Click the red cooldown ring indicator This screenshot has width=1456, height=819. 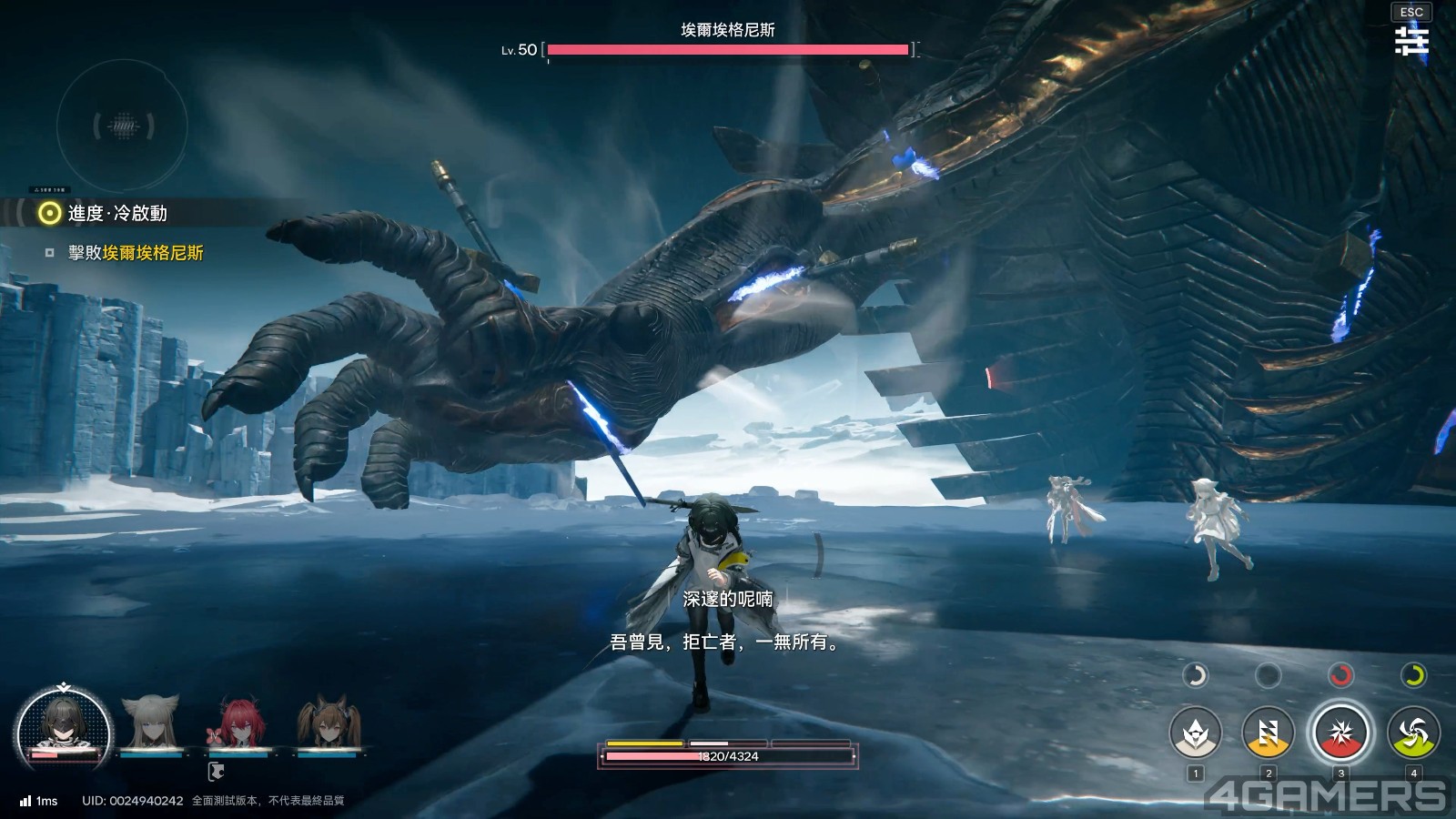pyautogui.click(x=1340, y=675)
